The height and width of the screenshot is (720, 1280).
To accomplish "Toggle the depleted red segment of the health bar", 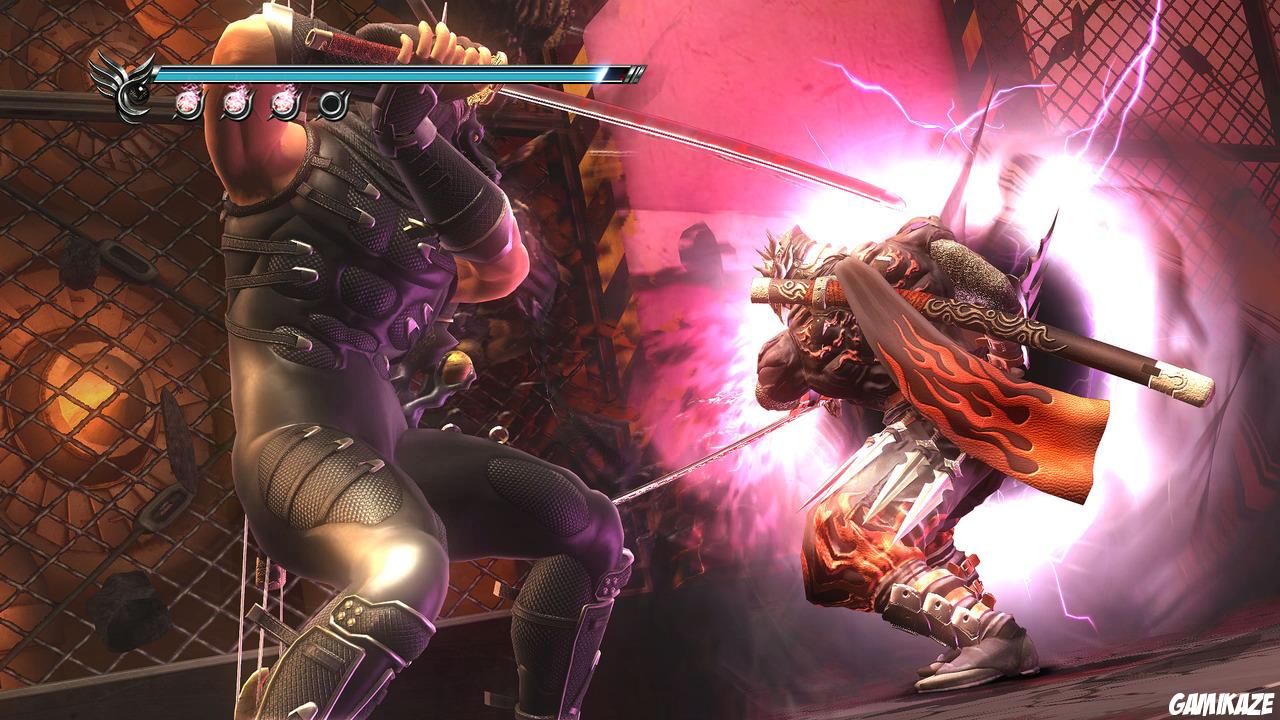I will pos(614,72).
